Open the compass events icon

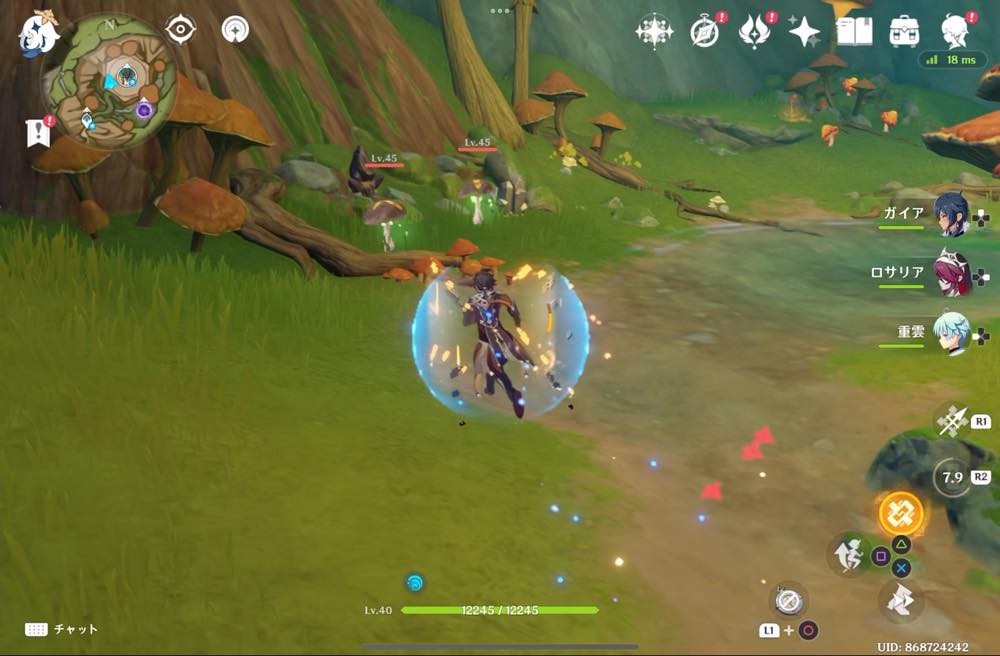pyautogui.click(x=705, y=32)
